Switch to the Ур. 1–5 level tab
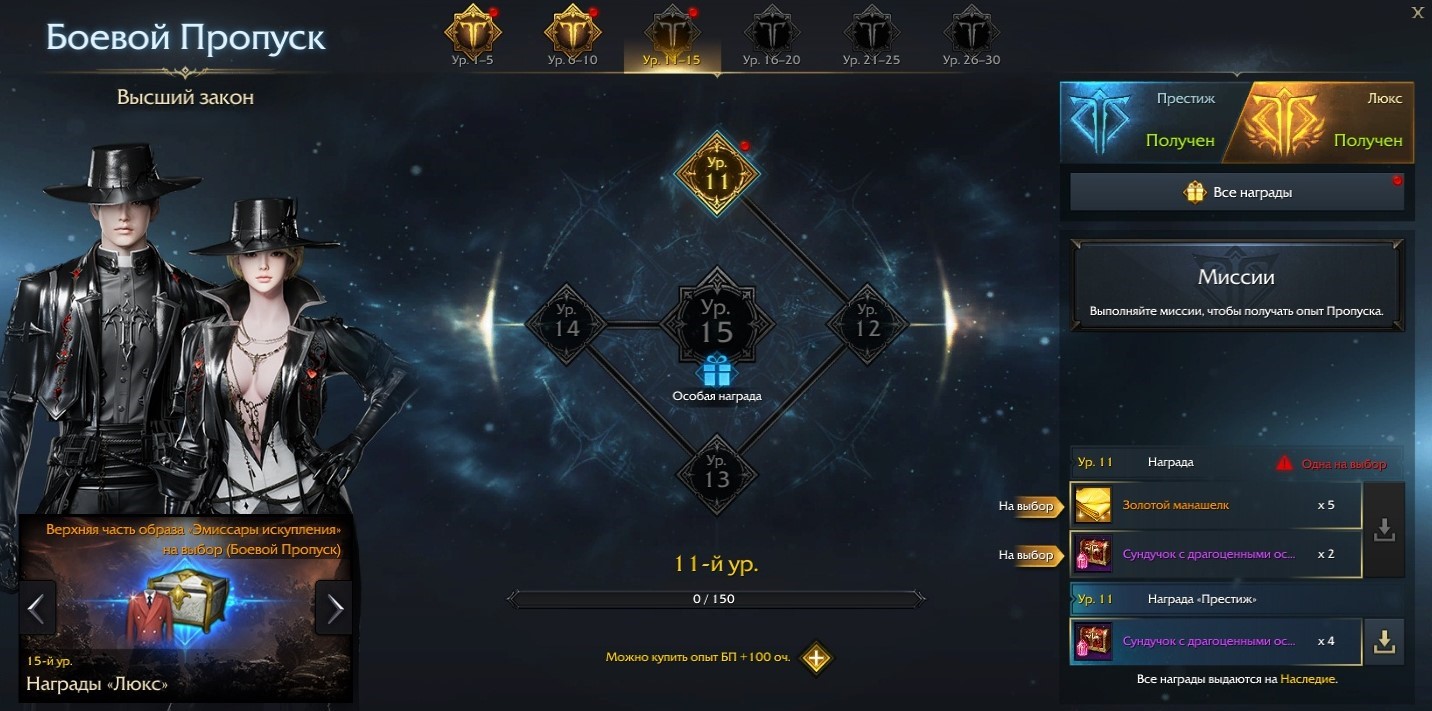The image size is (1432, 711). [x=471, y=37]
